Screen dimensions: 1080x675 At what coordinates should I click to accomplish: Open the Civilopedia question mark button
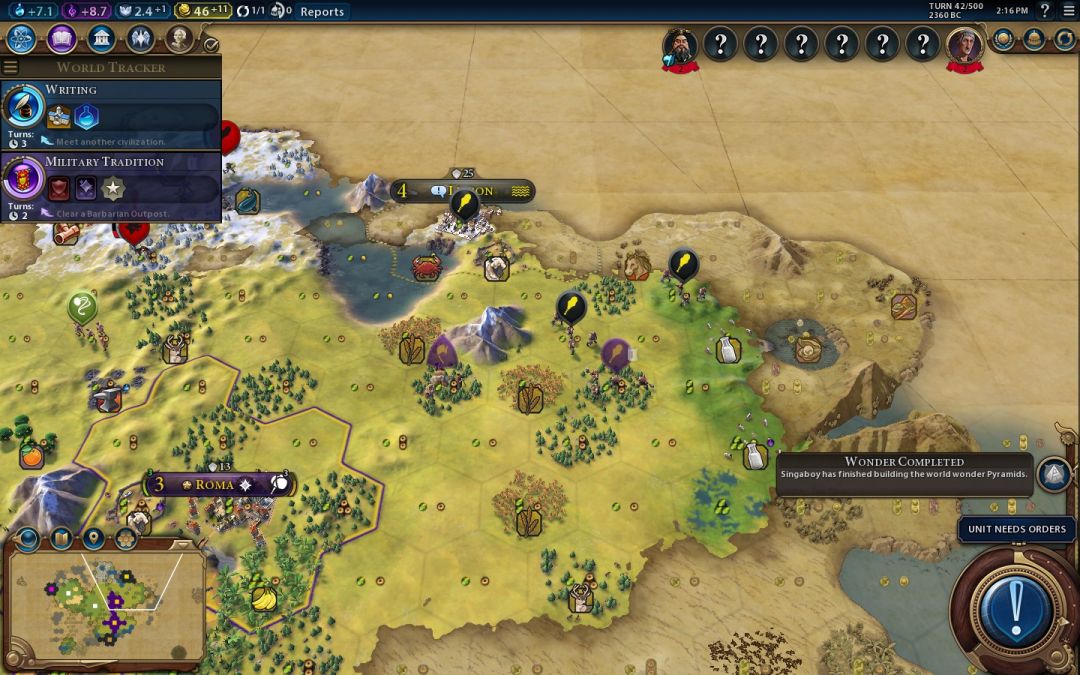point(1045,11)
